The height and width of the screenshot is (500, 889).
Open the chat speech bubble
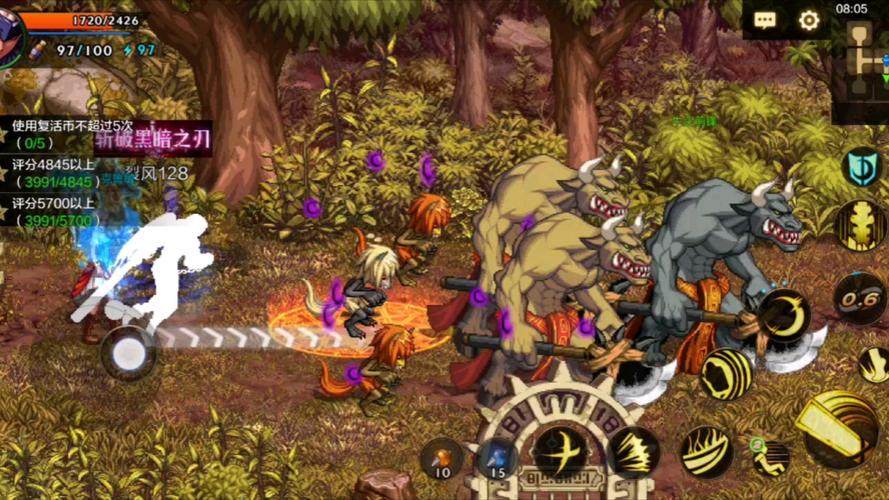[766, 21]
